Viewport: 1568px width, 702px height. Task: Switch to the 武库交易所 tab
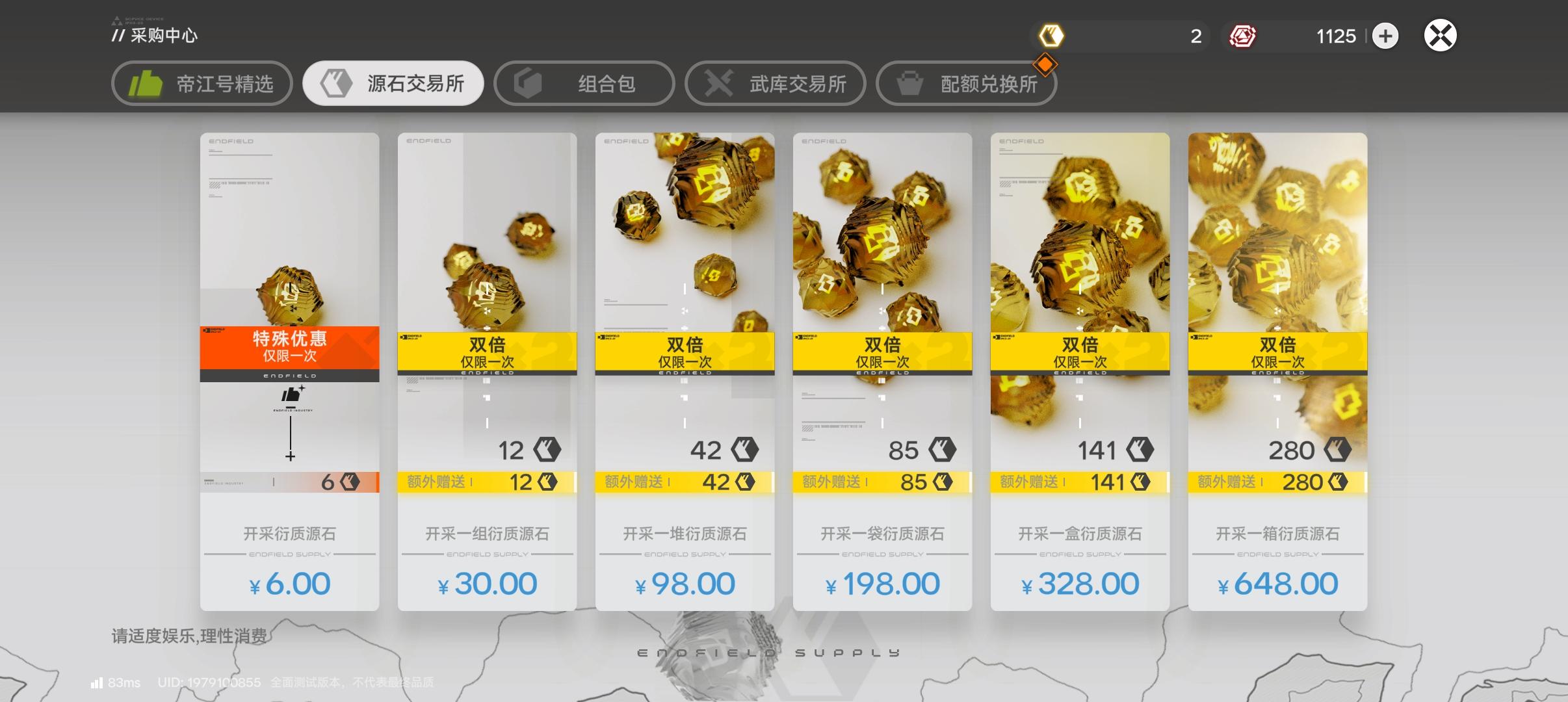(x=774, y=83)
